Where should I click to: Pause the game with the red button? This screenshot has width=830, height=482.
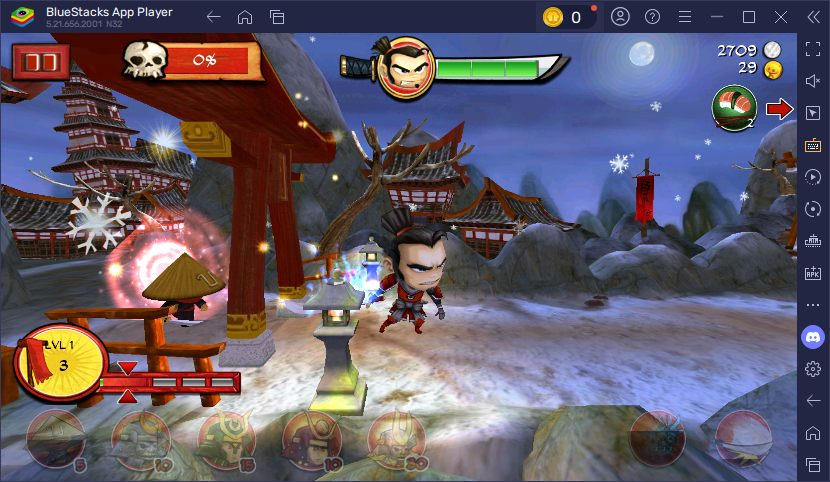[x=41, y=62]
